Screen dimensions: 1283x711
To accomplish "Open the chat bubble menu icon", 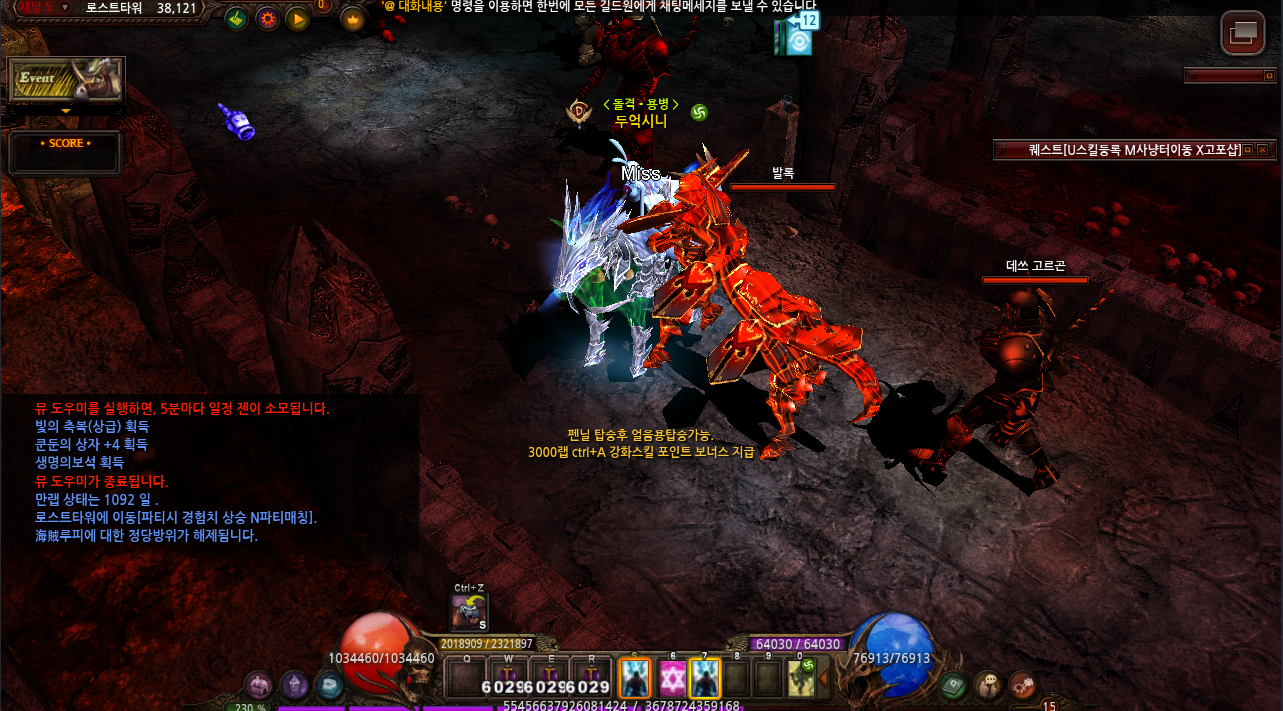I will pyautogui.click(x=987, y=685).
